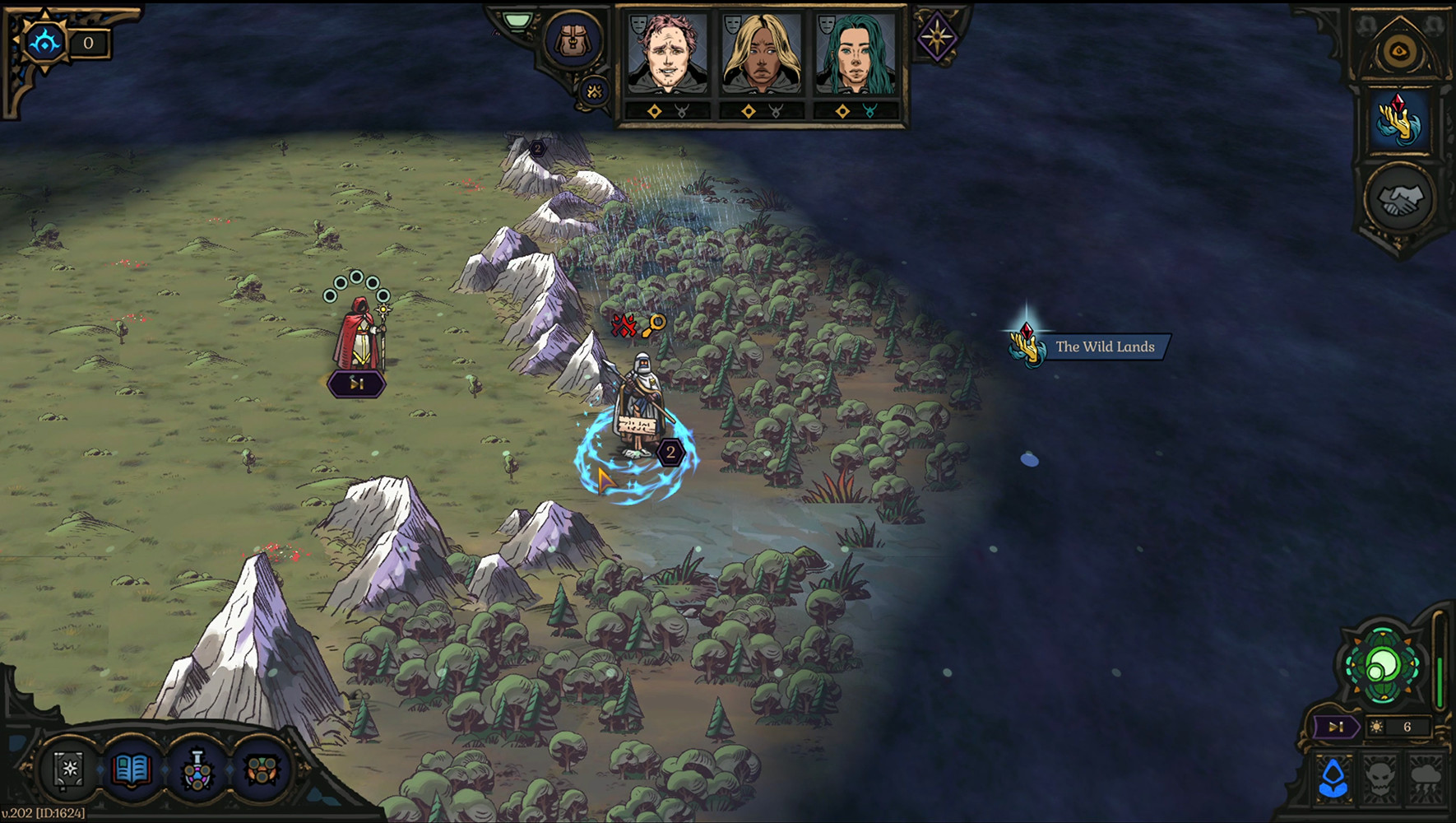Select the pink-haired man's portrait

click(667, 53)
